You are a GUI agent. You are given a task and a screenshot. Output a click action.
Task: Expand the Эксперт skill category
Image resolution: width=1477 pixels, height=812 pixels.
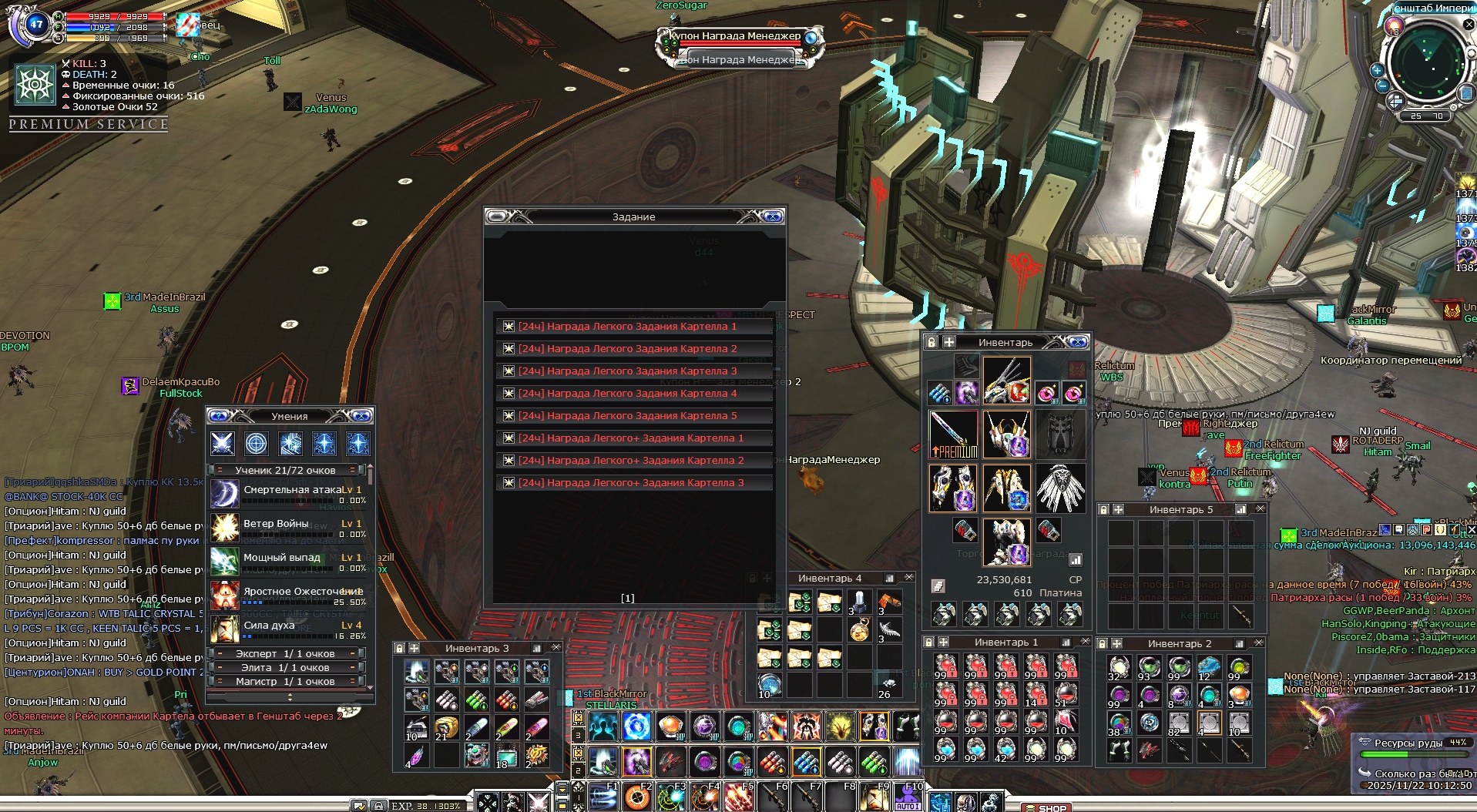[x=286, y=653]
